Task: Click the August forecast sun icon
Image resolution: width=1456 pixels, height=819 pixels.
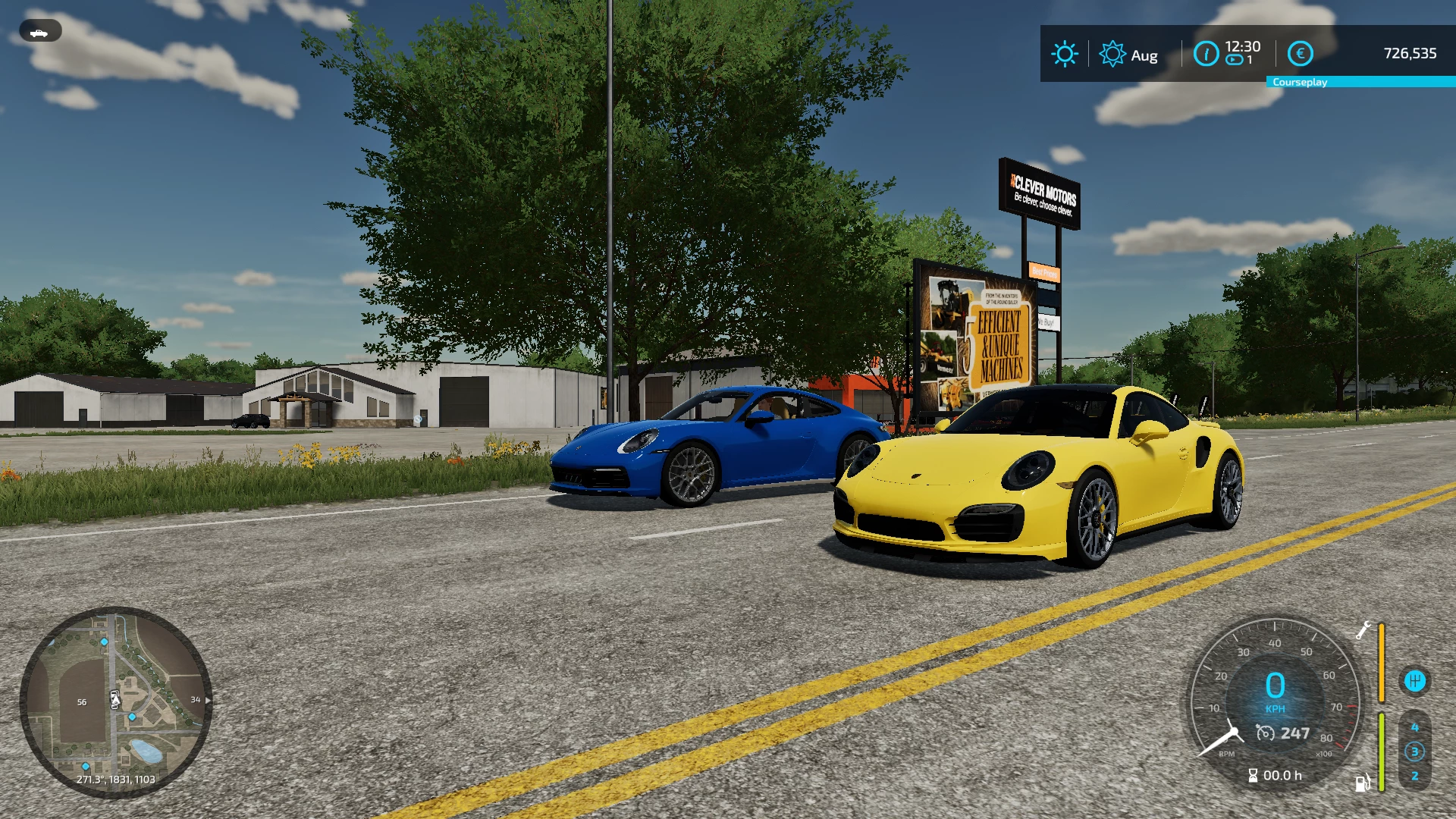Action: (1112, 53)
